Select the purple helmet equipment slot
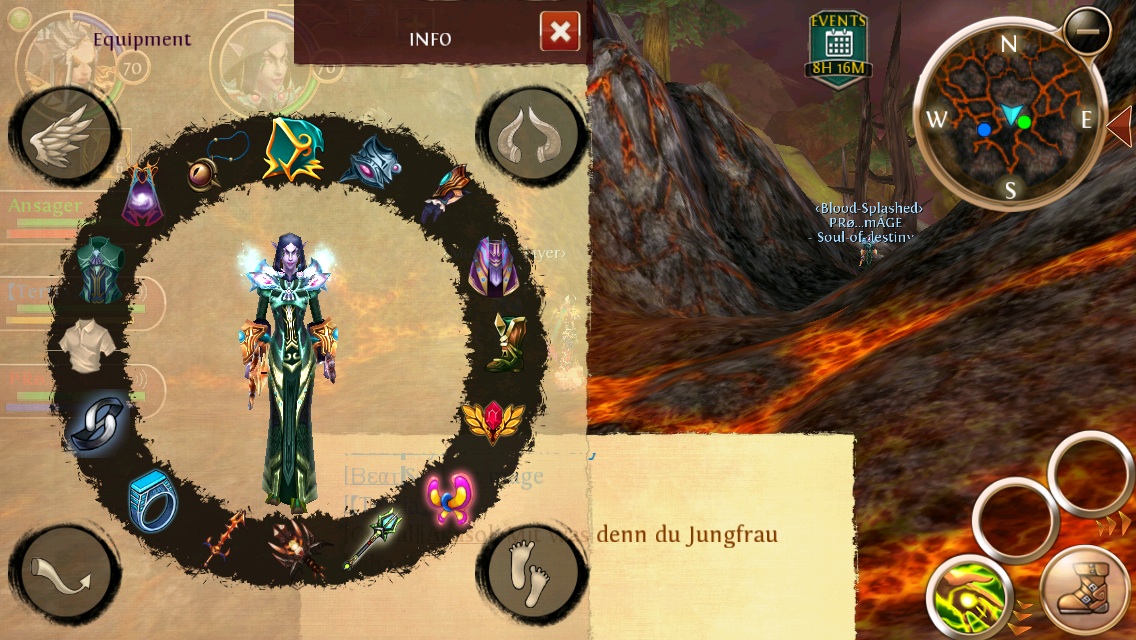The height and width of the screenshot is (640, 1136). coord(492,266)
